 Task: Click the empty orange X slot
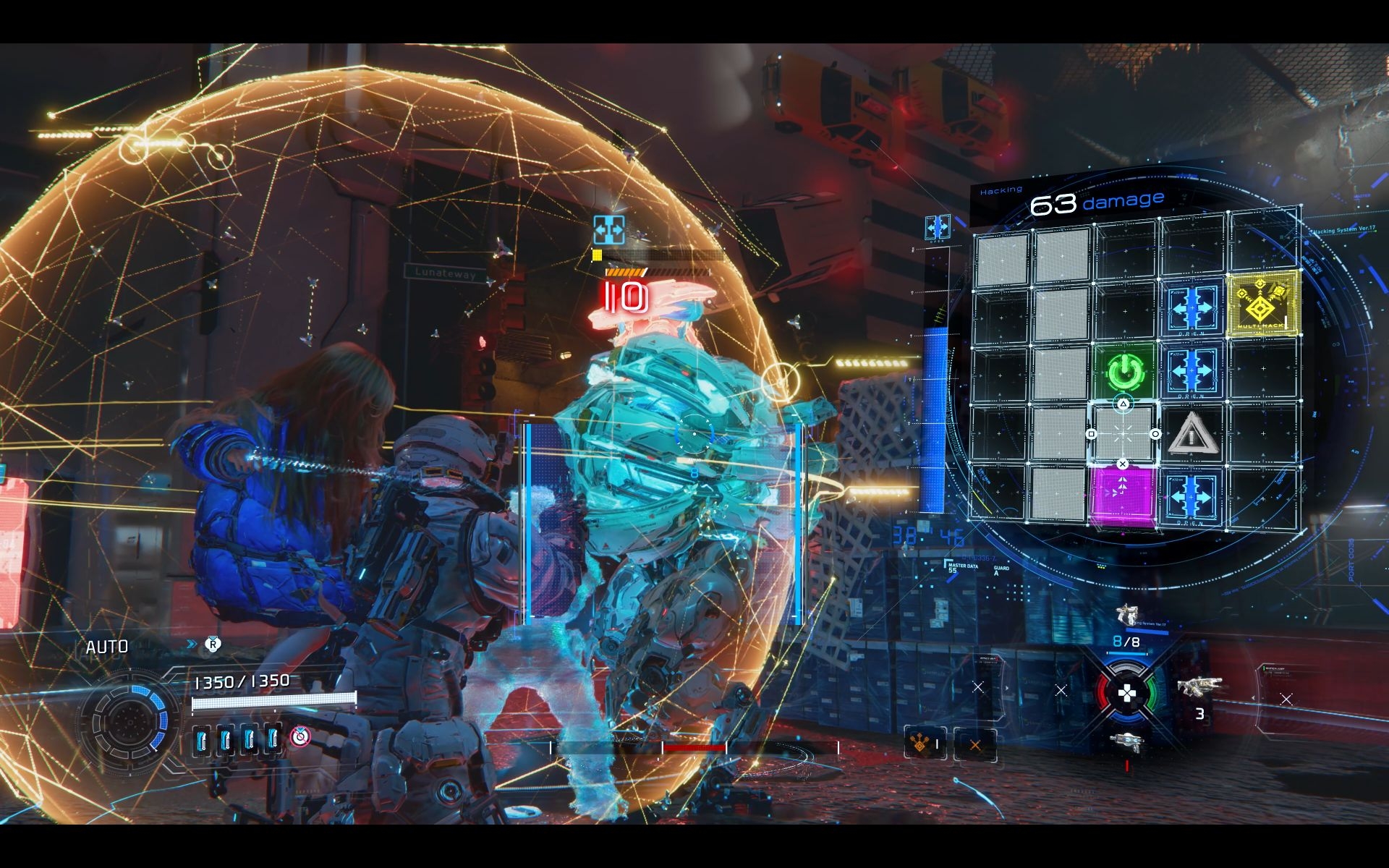click(974, 744)
